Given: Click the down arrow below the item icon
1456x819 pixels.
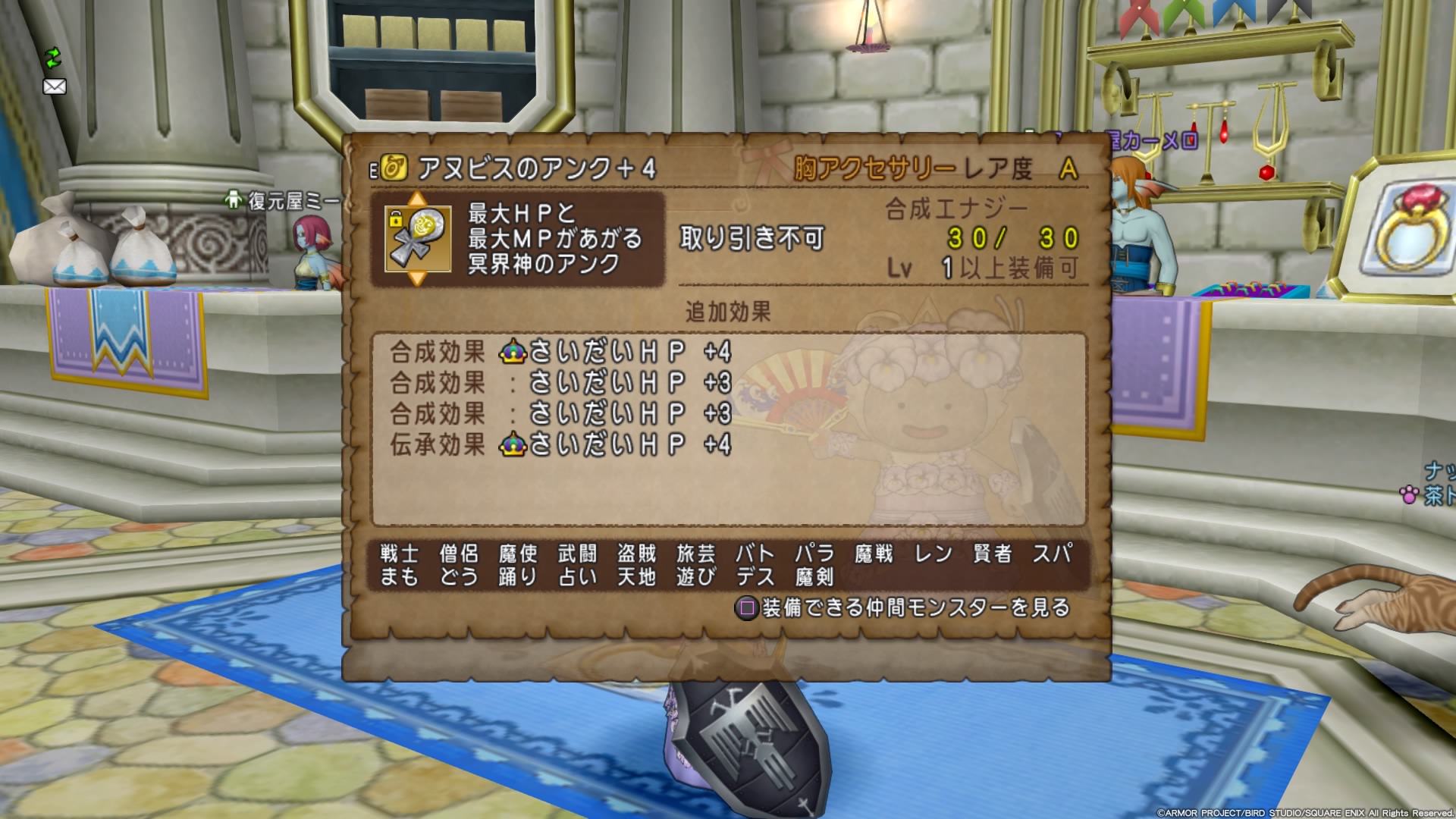Looking at the screenshot, I should (417, 279).
